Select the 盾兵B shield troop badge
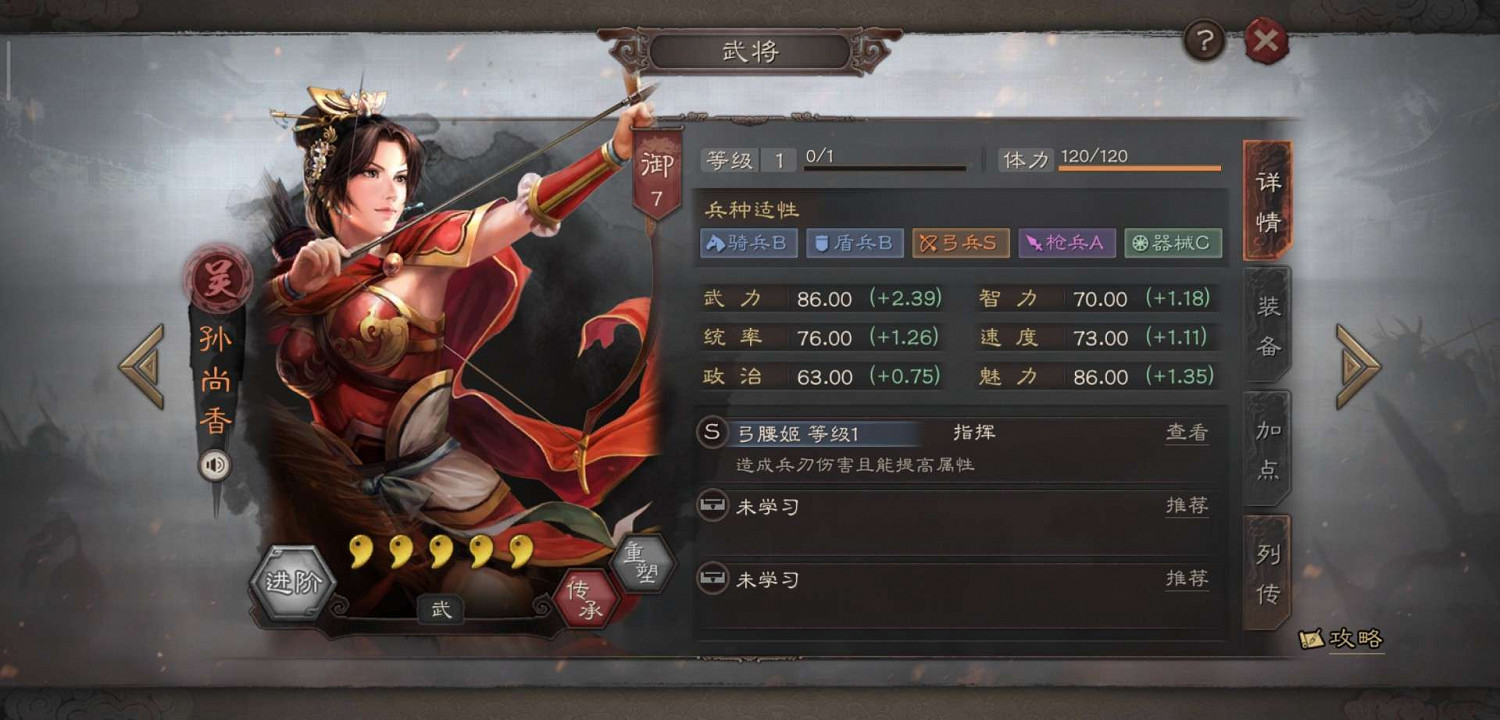This screenshot has width=1500, height=720. [855, 242]
